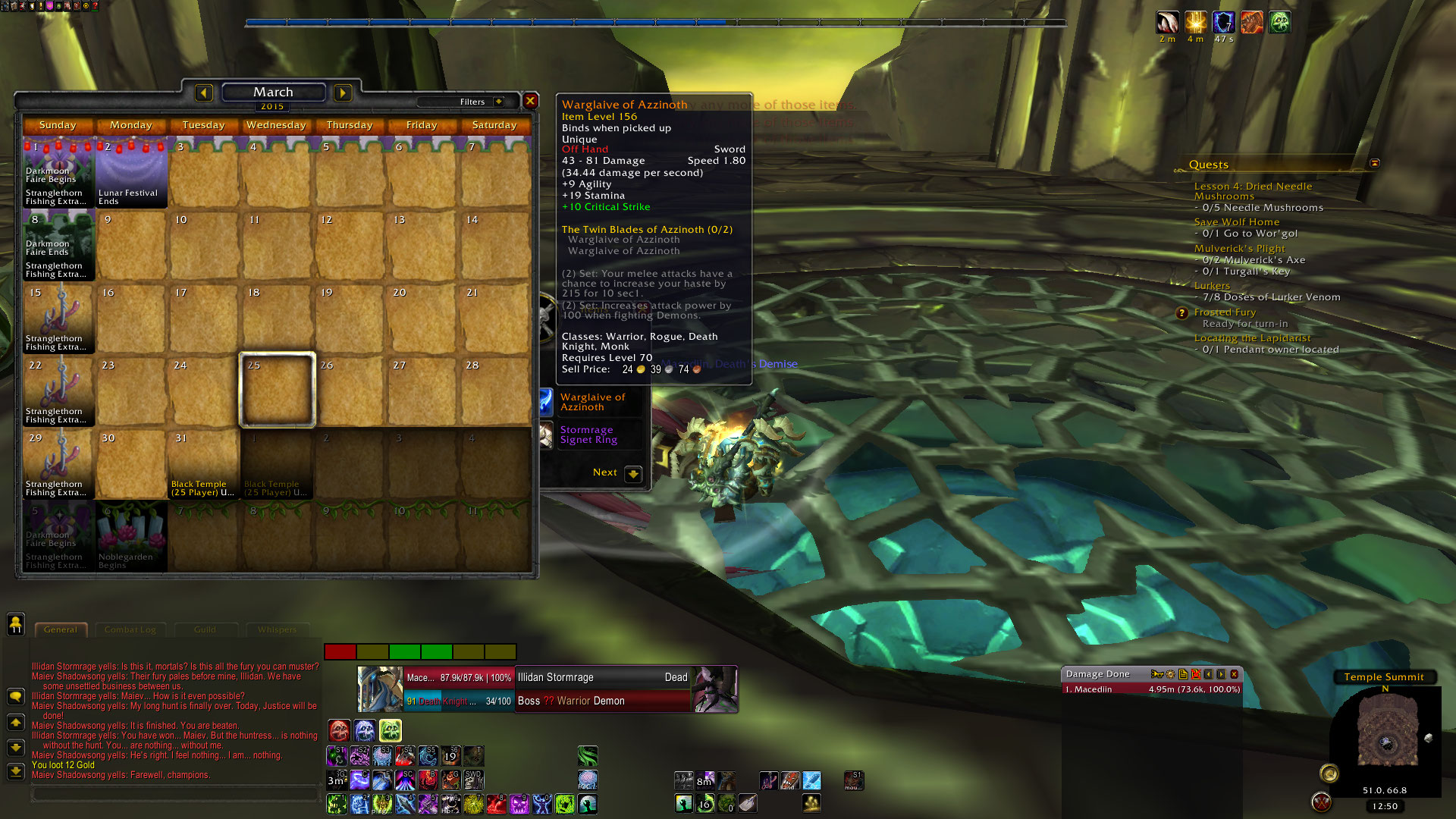This screenshot has height=819, width=1456.
Task: Click the Temple Summit minimap
Action: (x=1386, y=737)
